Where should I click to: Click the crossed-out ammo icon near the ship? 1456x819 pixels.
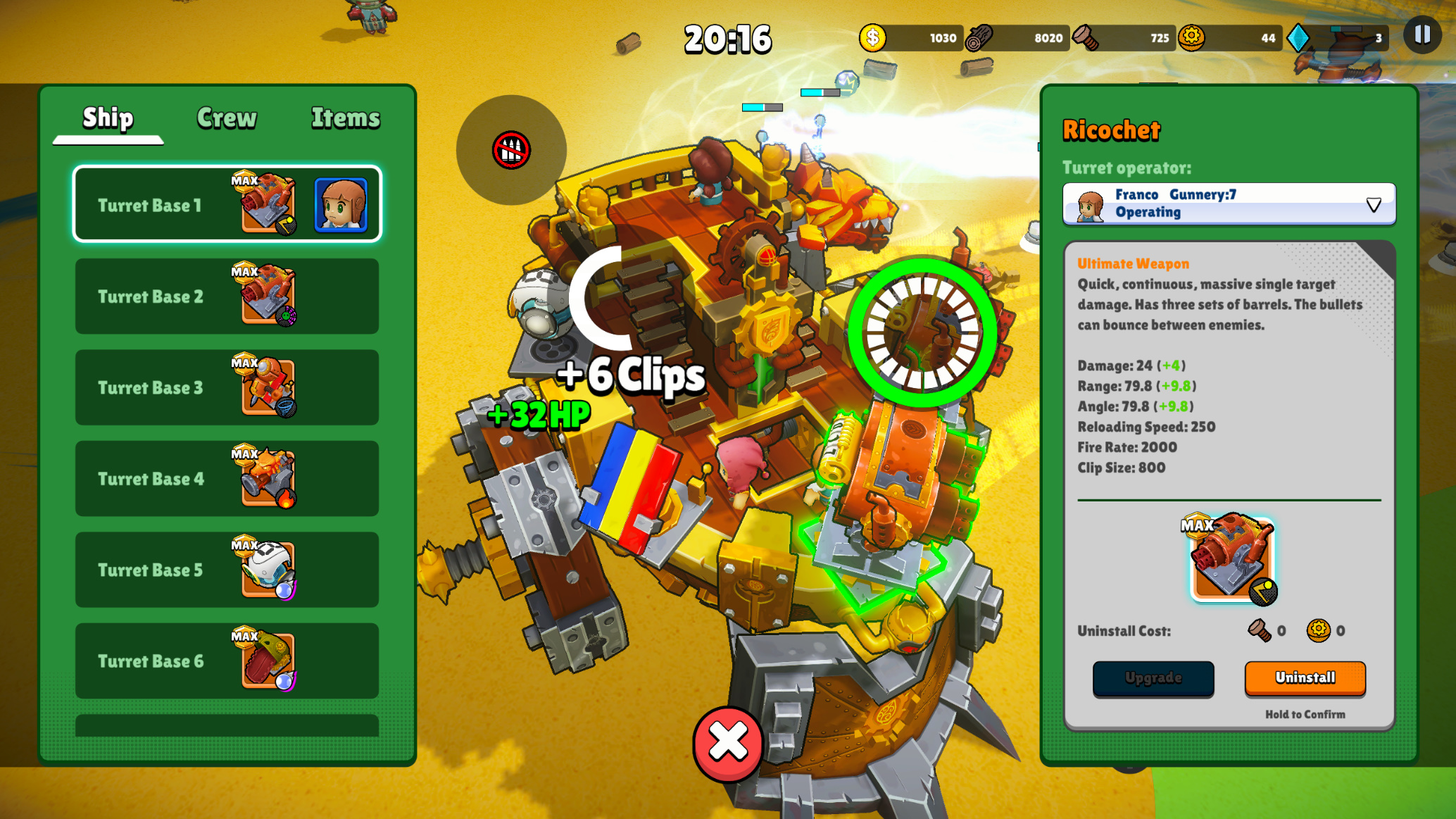[x=510, y=151]
